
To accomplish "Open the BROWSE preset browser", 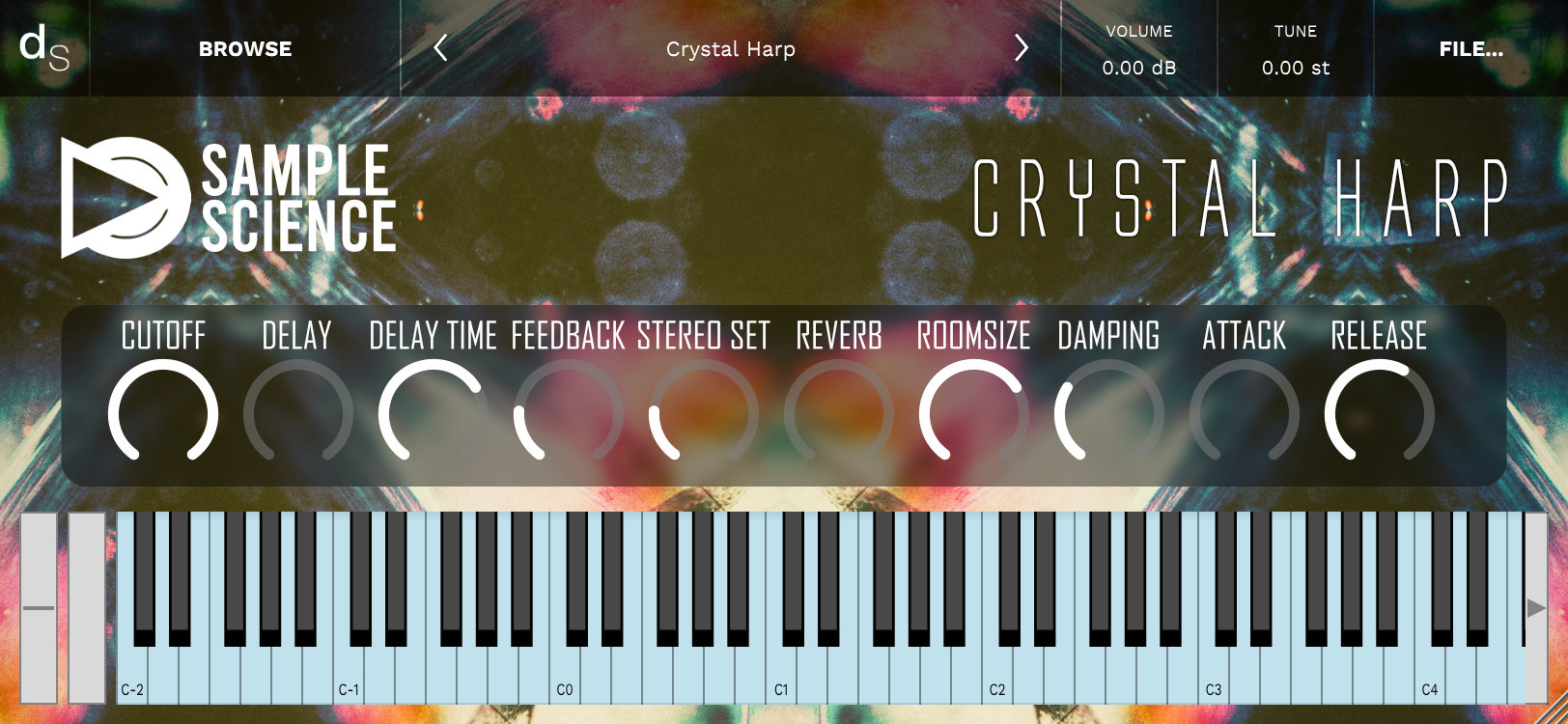I will [246, 48].
